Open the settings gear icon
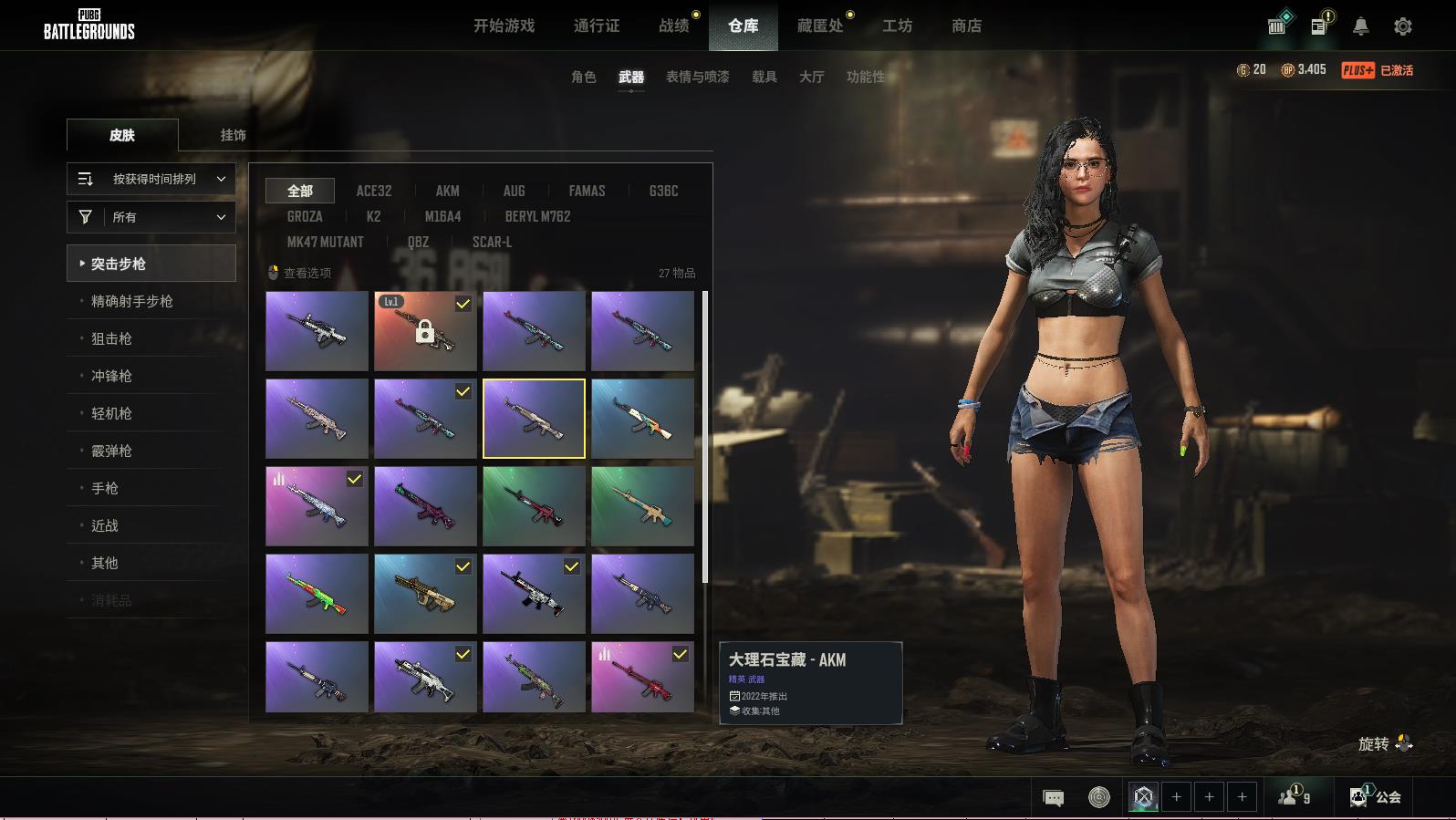The image size is (1456, 820). [1403, 26]
